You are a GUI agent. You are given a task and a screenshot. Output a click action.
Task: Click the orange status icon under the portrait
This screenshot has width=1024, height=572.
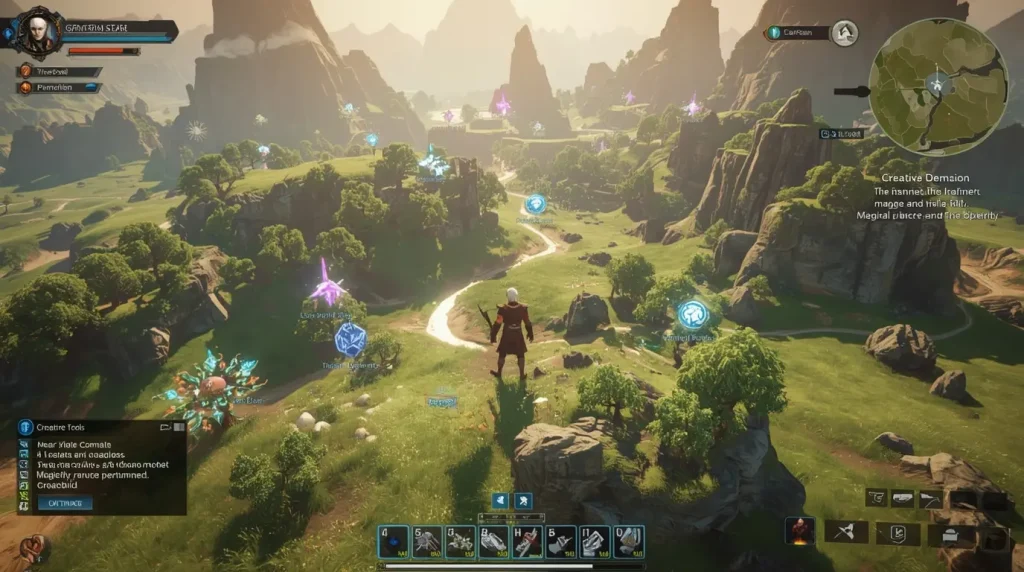[x=25, y=72]
